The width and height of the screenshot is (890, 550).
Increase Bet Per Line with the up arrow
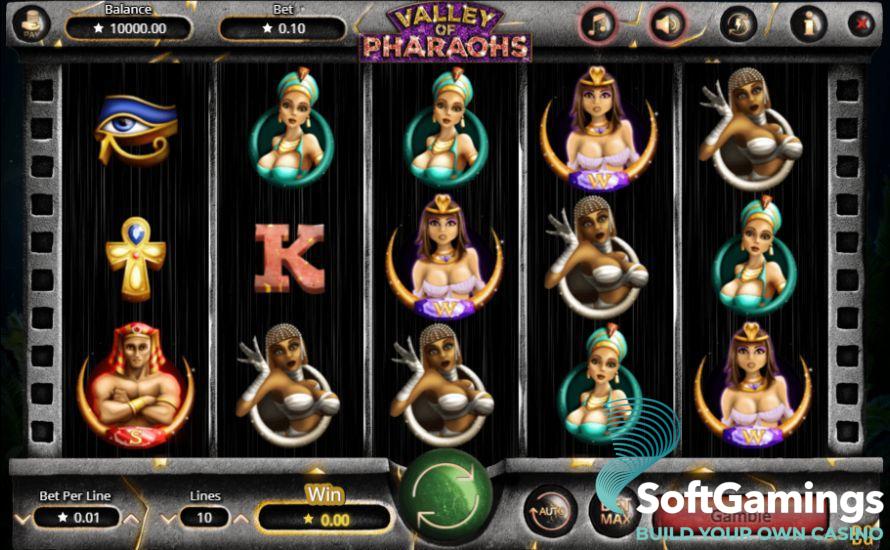(128, 517)
